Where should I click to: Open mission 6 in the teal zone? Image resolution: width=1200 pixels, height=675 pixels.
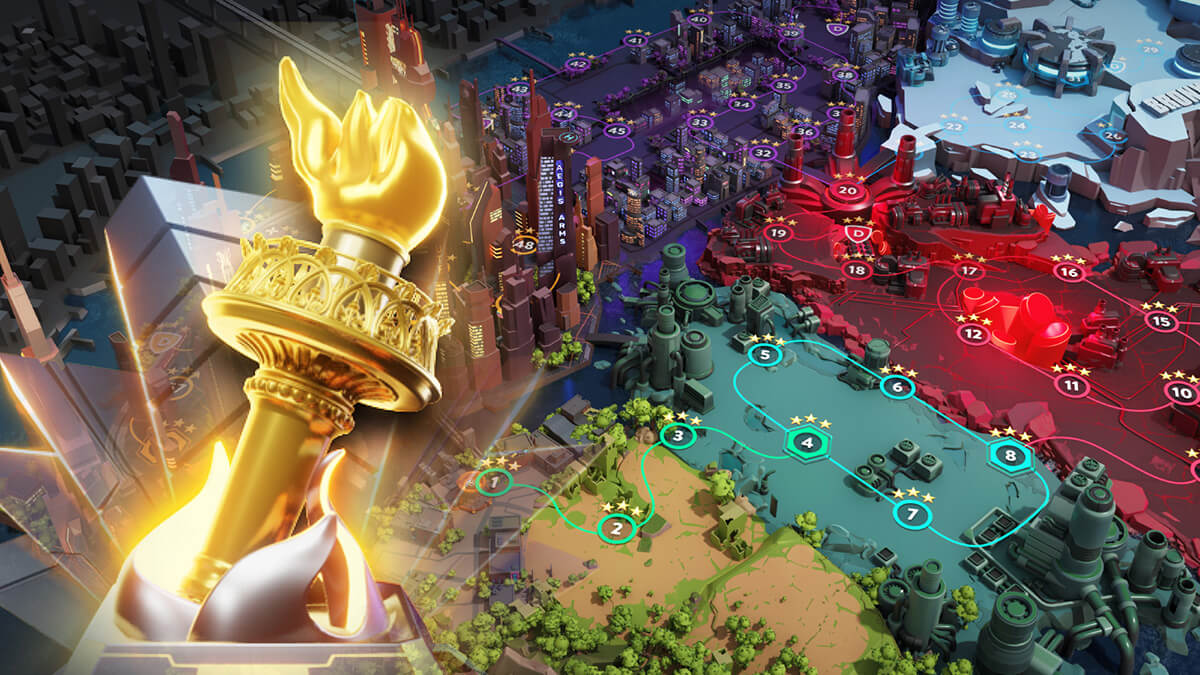click(898, 387)
